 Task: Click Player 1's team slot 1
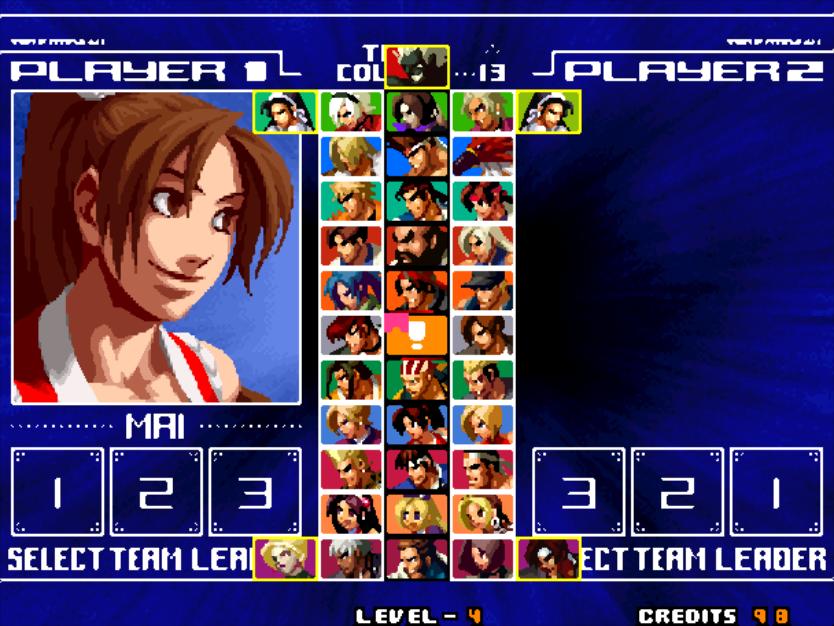(57, 492)
